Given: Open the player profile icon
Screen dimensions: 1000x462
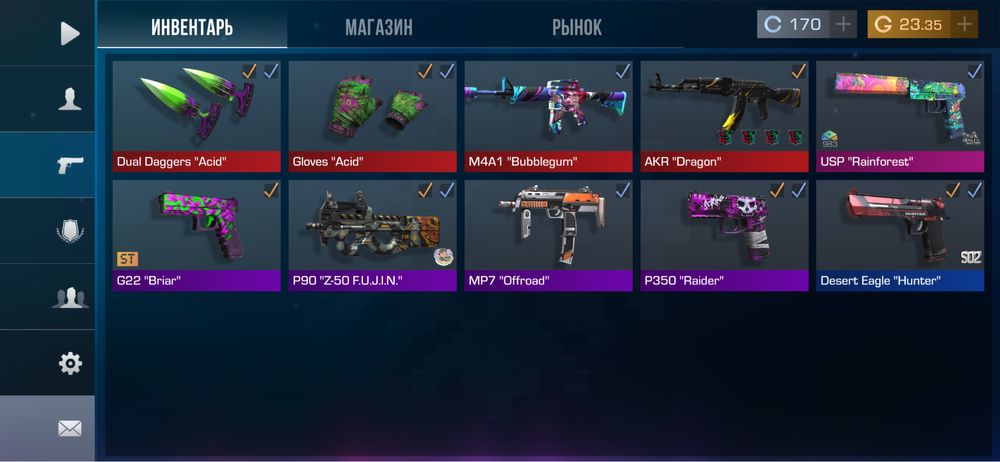Looking at the screenshot, I should pyautogui.click(x=69, y=99).
